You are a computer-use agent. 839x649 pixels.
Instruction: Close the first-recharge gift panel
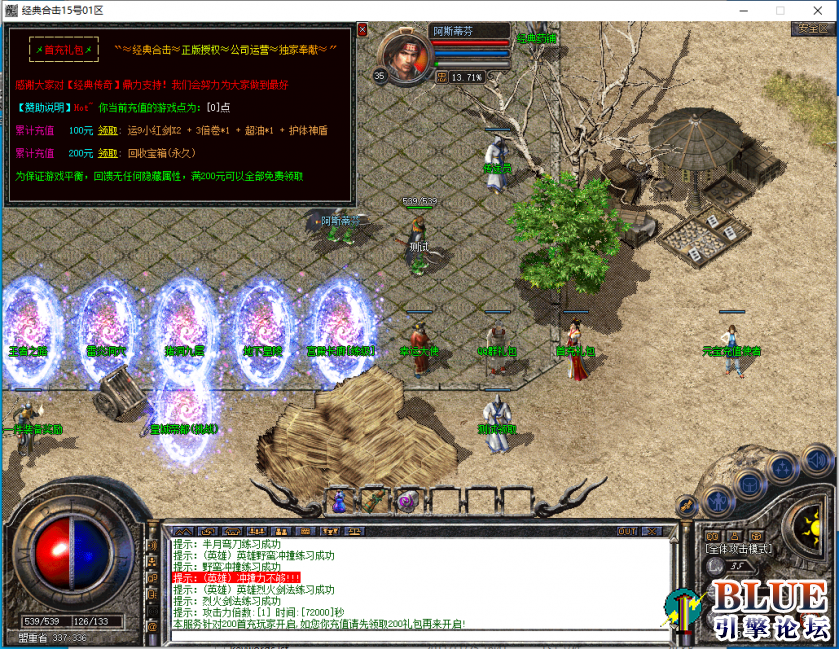362,30
